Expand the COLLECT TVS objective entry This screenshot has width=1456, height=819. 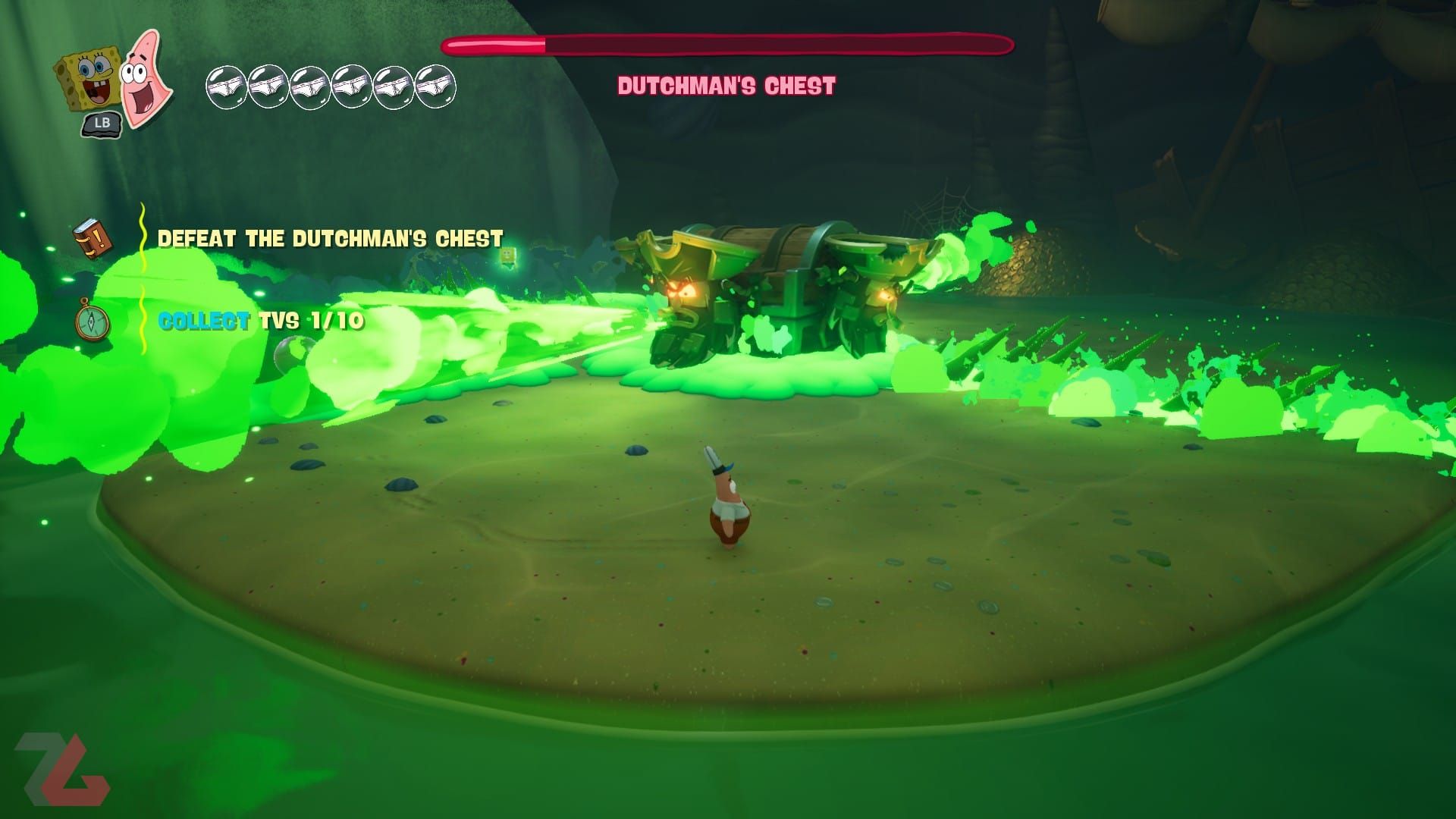[261, 322]
